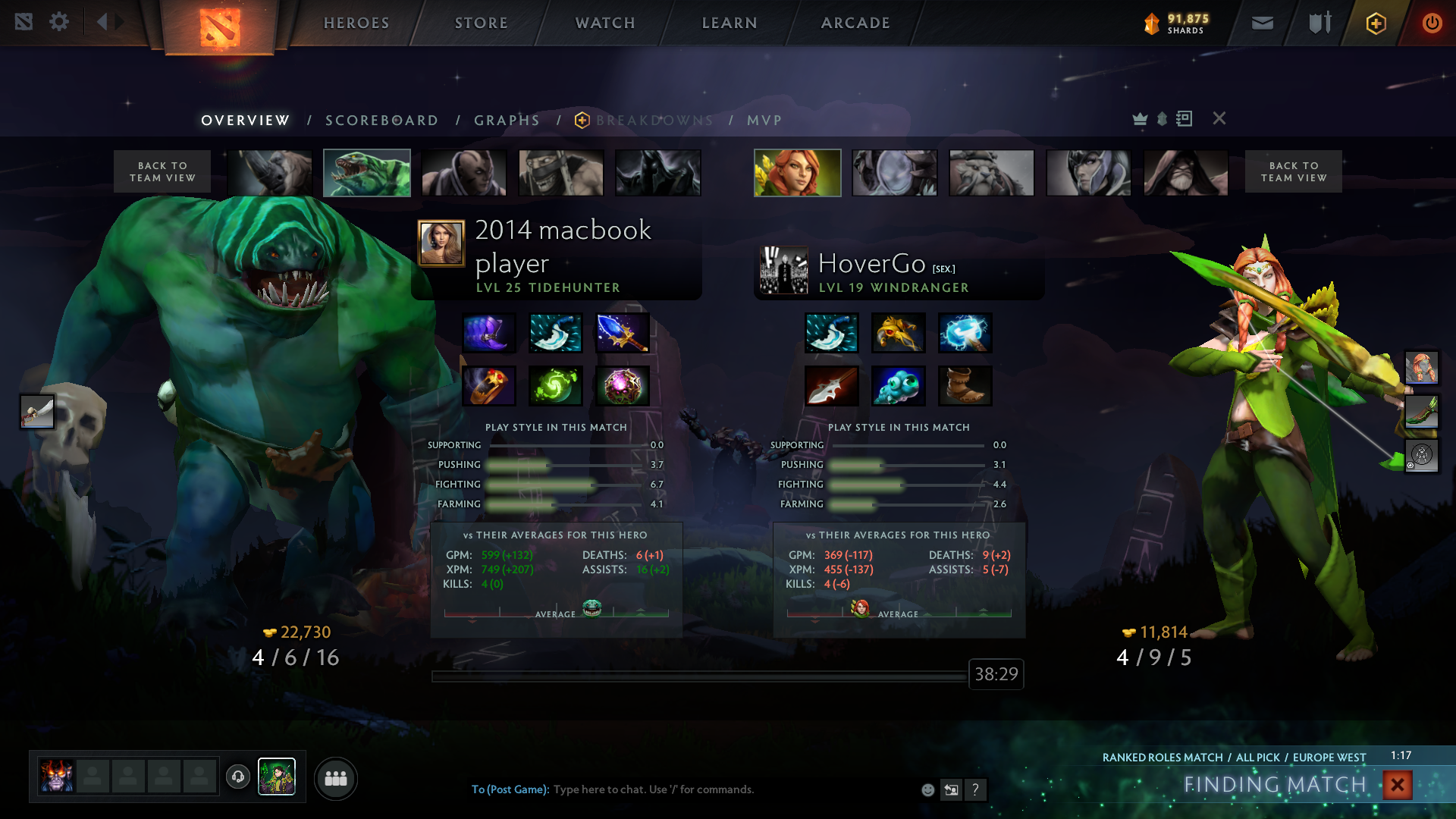Click the red power quit button
The image size is (1456, 819).
1432,23
